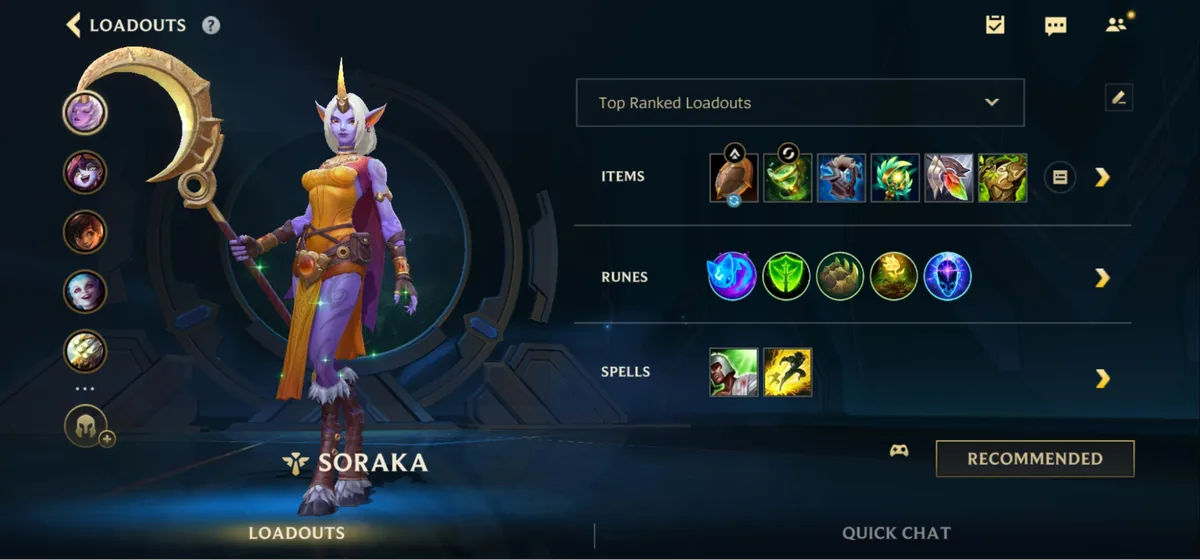Open the Loadouts help question mark
The height and width of the screenshot is (560, 1200).
point(211,26)
